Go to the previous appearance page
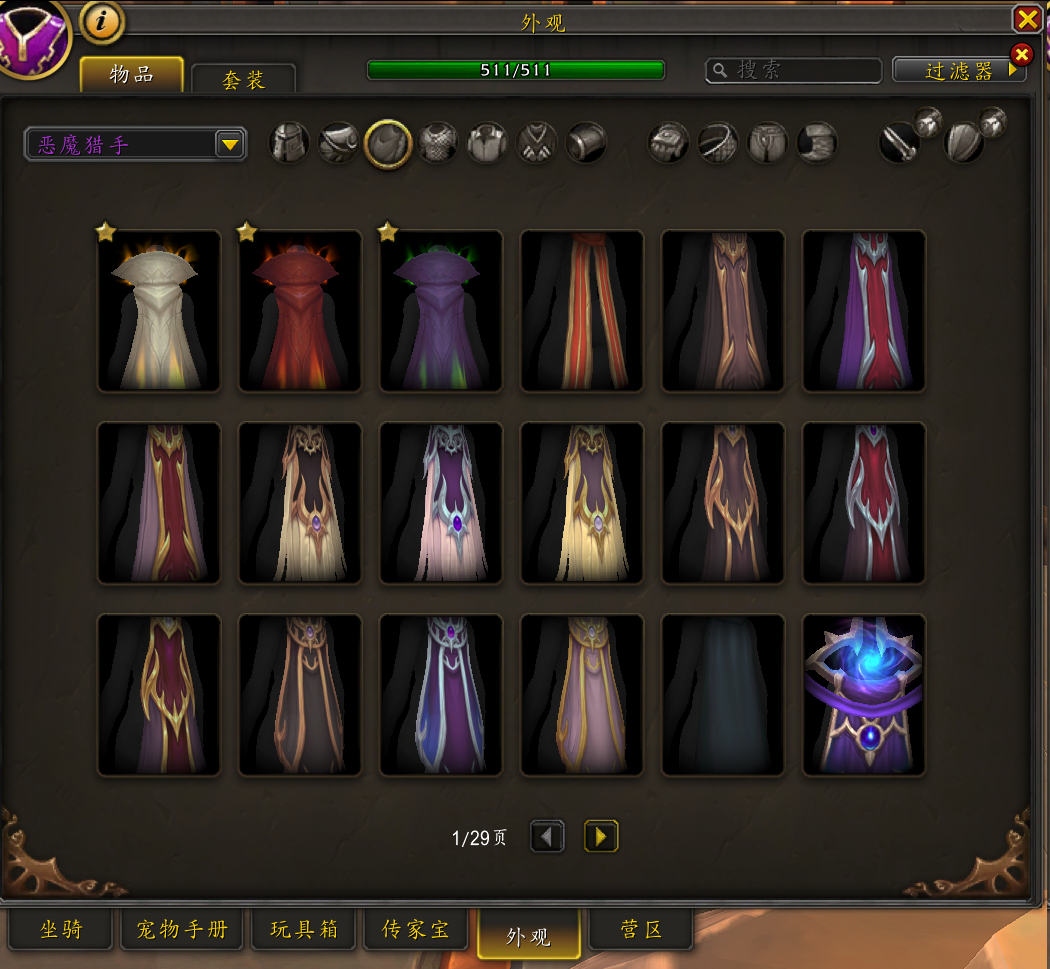 coord(547,836)
